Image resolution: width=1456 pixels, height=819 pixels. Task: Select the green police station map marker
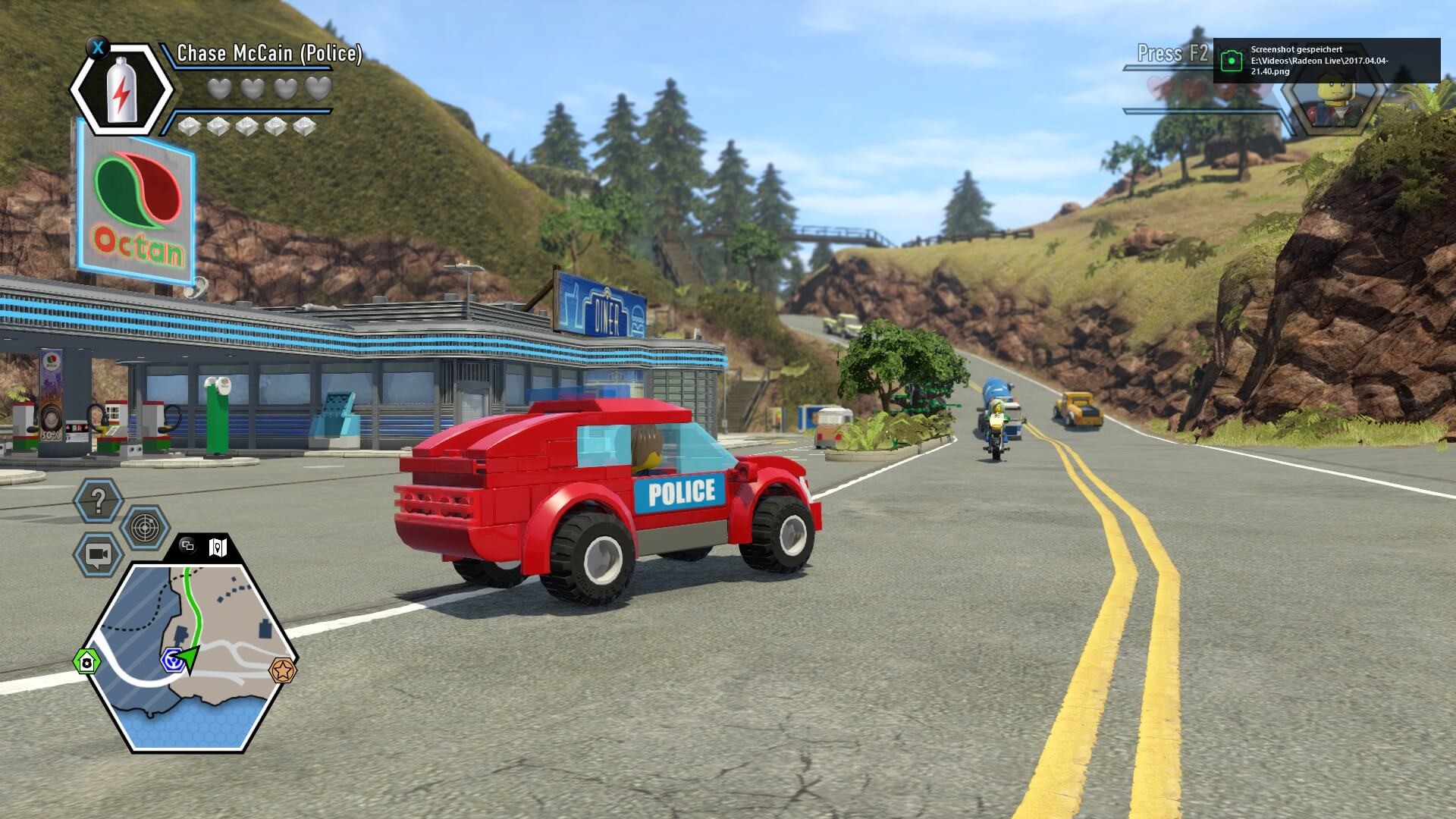tap(87, 662)
